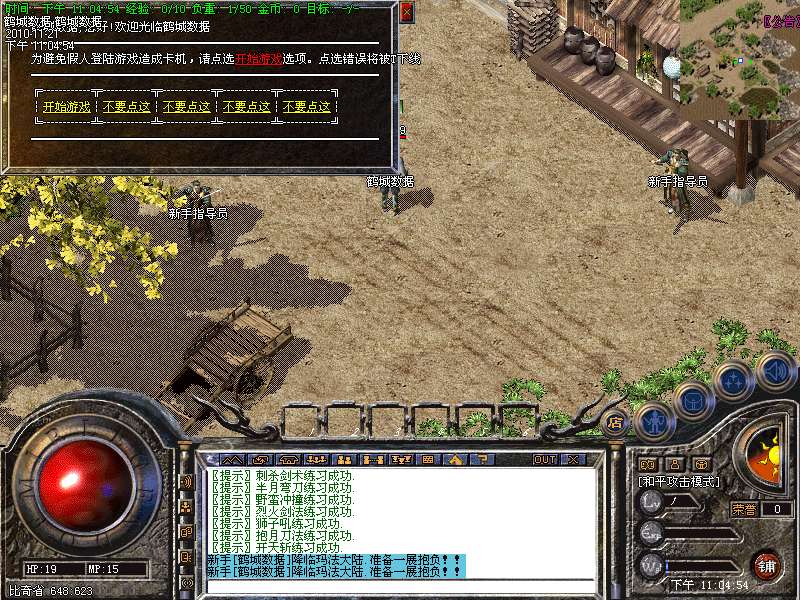Image resolution: width=800 pixels, height=600 pixels.
Task: Switch the 和平攻击模式 attack mode label
Action: click(x=680, y=482)
